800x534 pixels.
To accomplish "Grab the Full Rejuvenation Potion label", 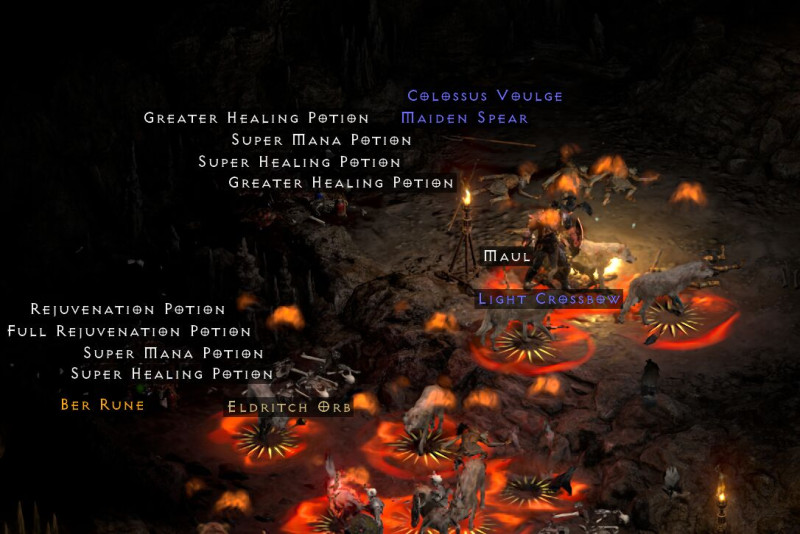I will pyautogui.click(x=129, y=331).
